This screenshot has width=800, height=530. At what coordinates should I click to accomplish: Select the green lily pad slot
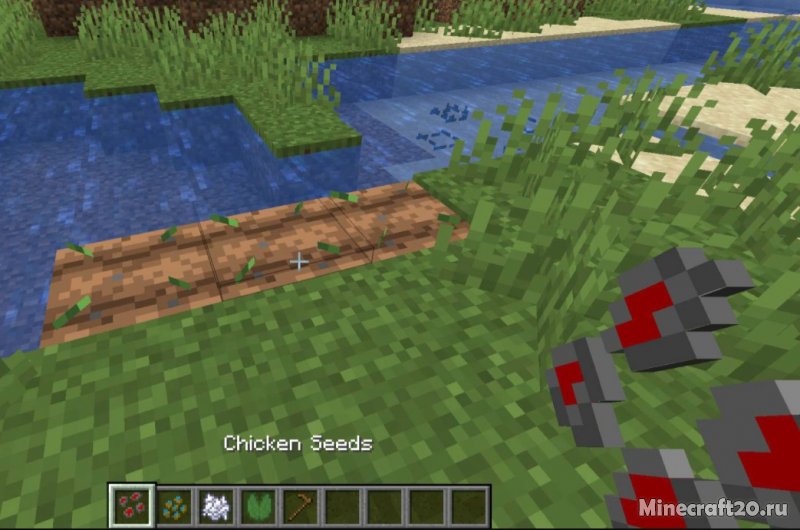(x=257, y=504)
